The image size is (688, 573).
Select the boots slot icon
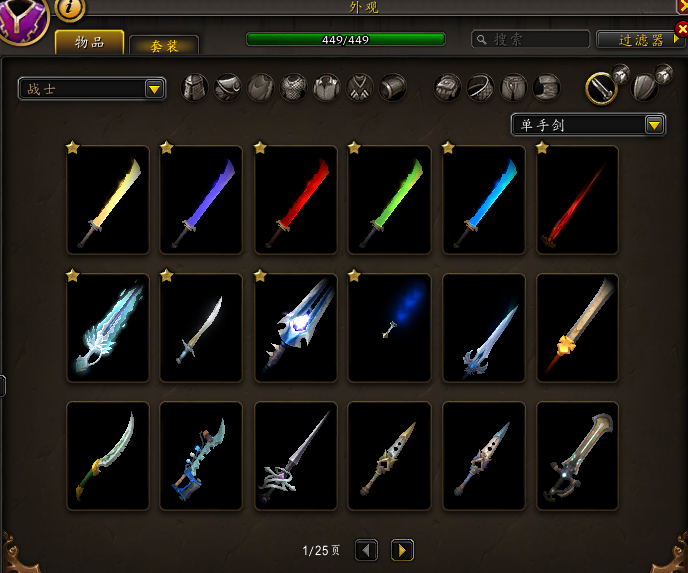click(546, 88)
